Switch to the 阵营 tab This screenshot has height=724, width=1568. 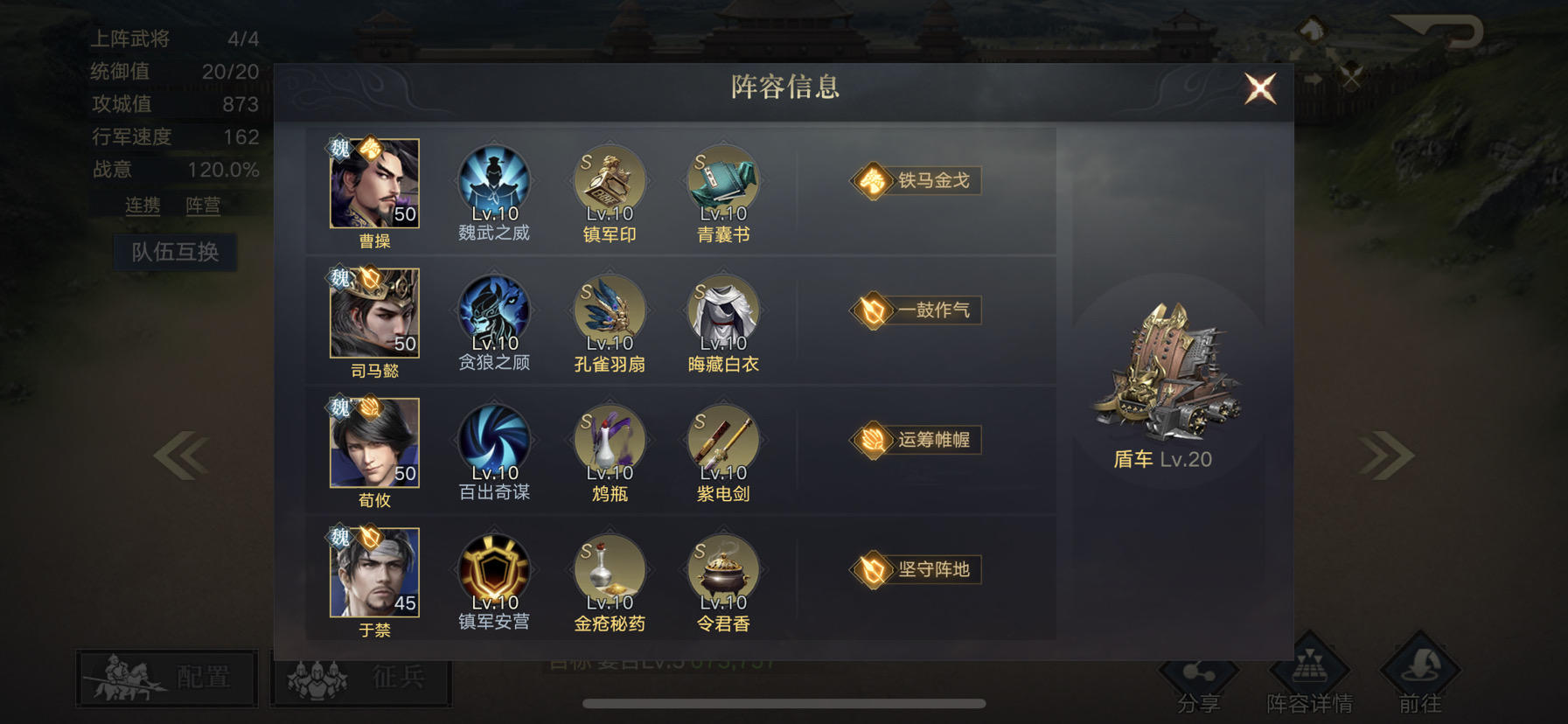tap(203, 206)
